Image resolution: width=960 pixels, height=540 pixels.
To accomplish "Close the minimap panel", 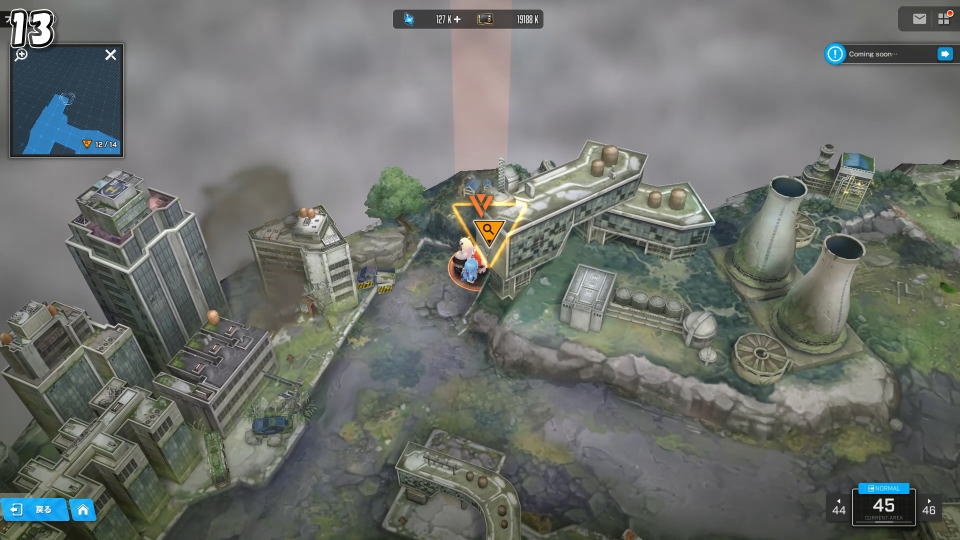I will [x=110, y=55].
